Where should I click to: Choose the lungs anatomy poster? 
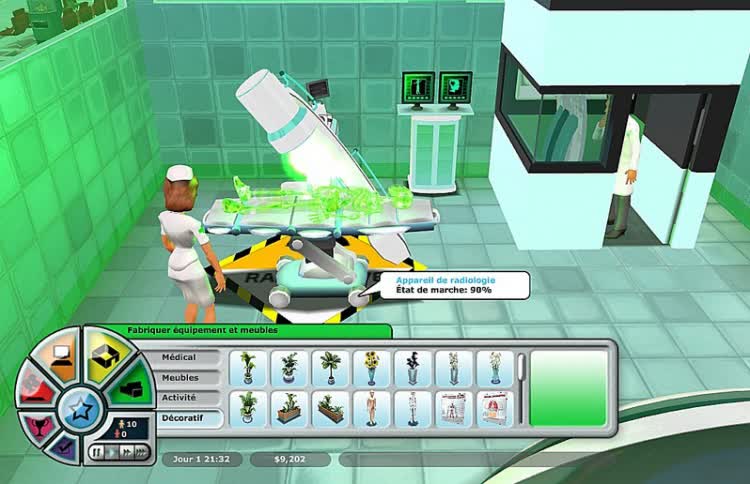pyautogui.click(x=494, y=408)
